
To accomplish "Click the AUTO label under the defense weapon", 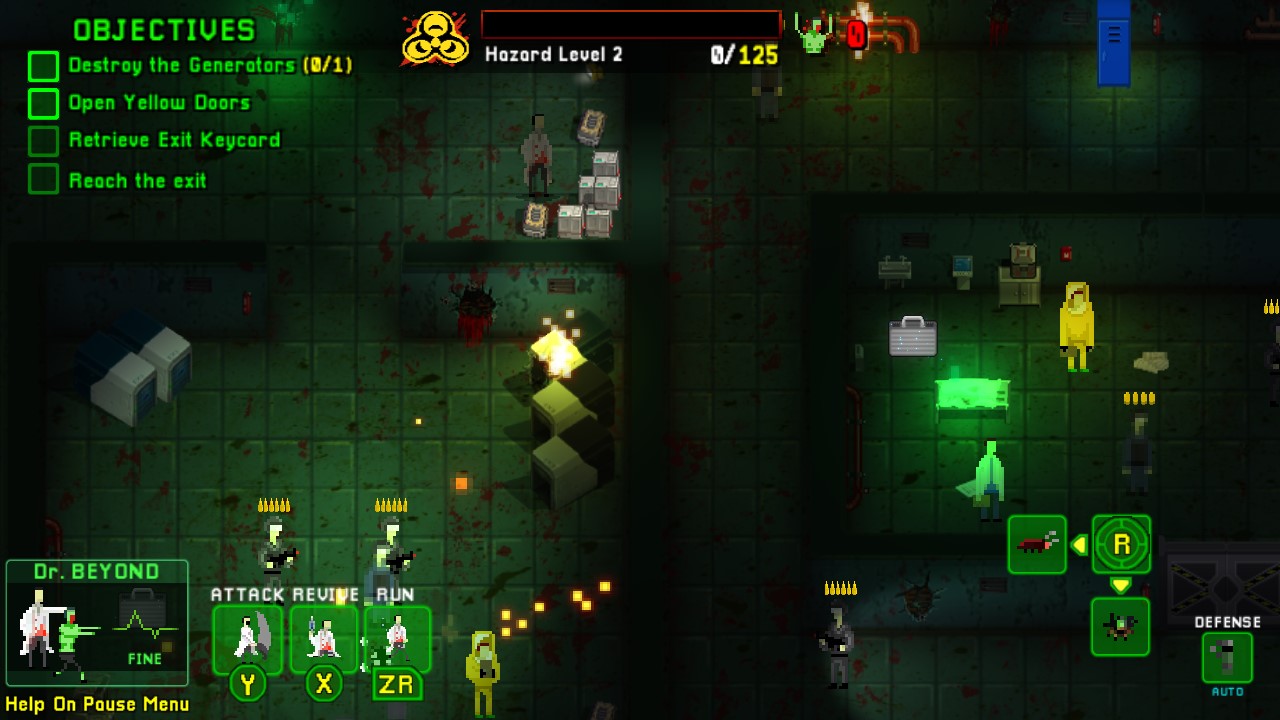I will pyautogui.click(x=1227, y=690).
